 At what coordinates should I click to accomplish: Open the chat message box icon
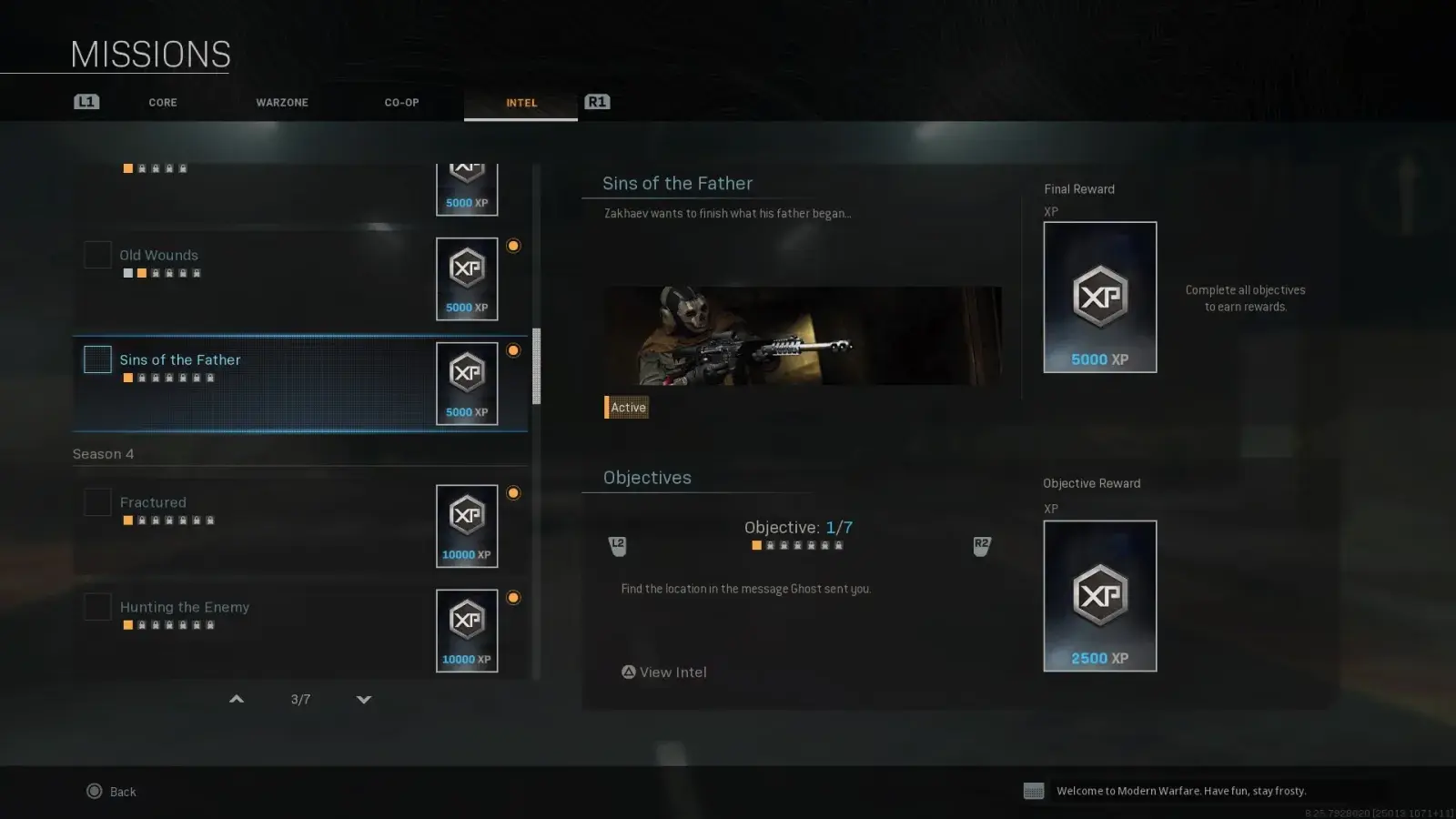tap(1034, 791)
